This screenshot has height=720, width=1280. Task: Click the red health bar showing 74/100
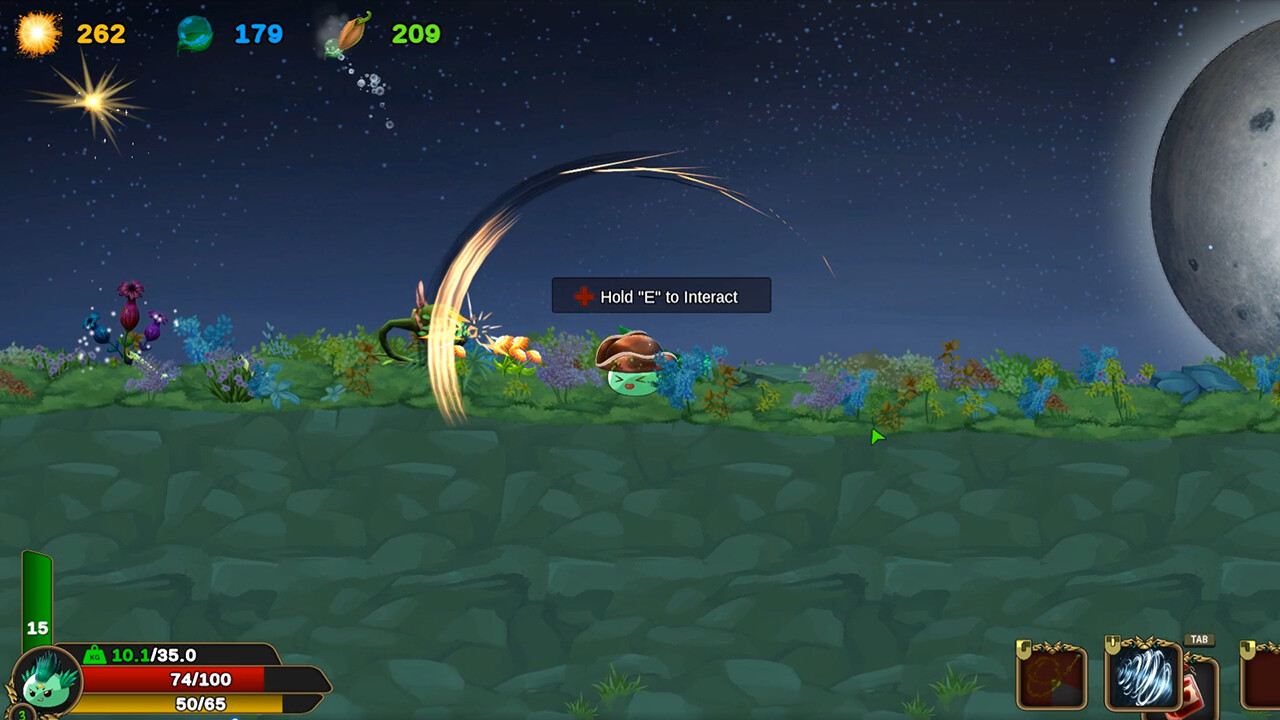pyautogui.click(x=200, y=679)
